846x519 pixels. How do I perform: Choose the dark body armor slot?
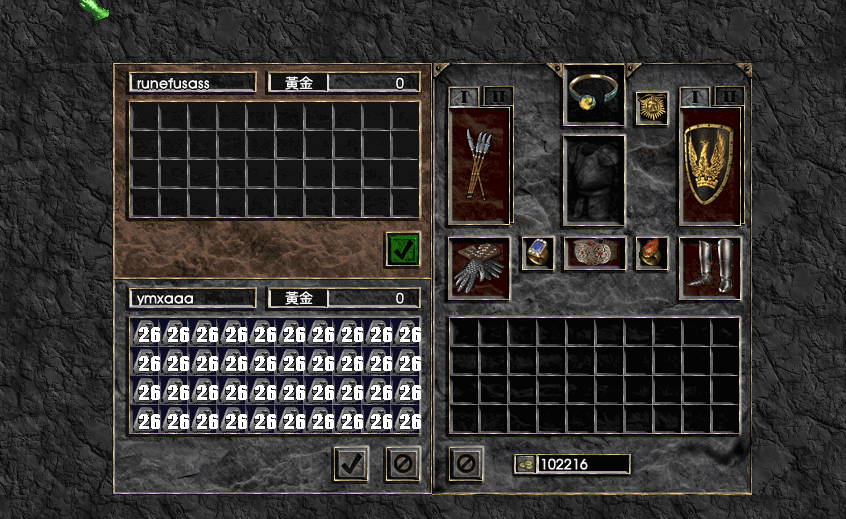coord(594,180)
